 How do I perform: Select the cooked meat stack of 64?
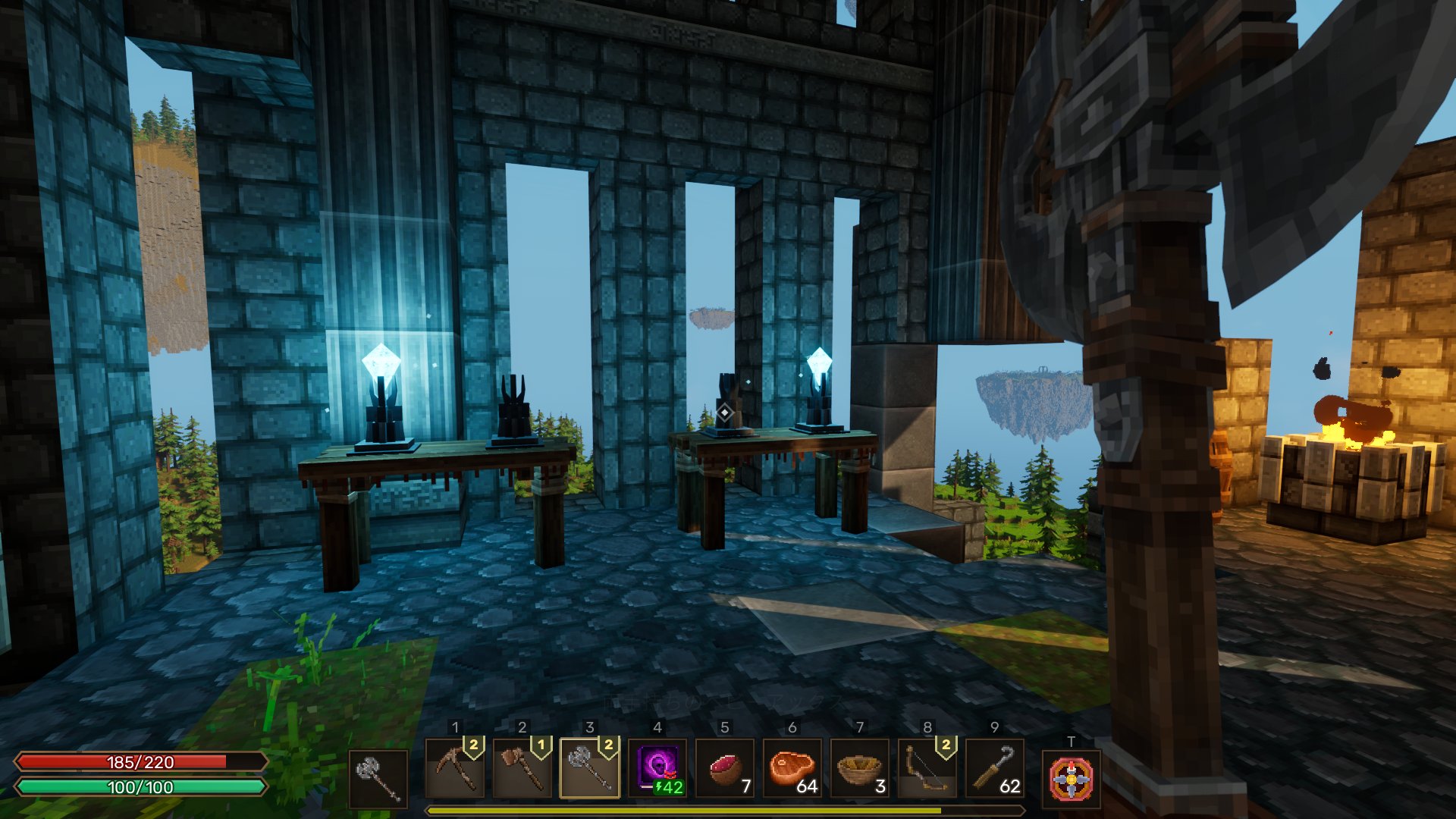(792, 769)
